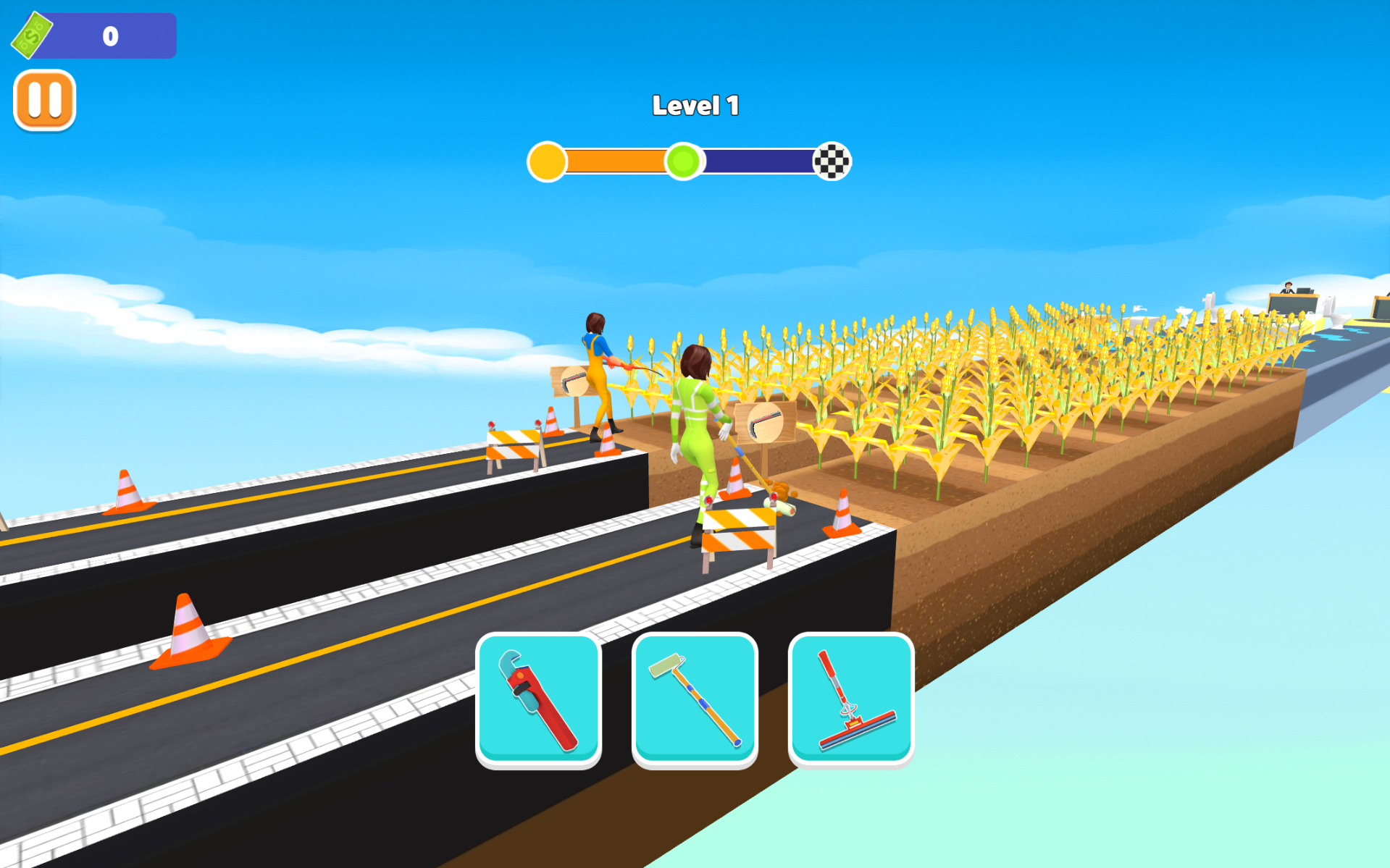Pause the game with the orange button
This screenshot has height=868, width=1390.
[44, 100]
